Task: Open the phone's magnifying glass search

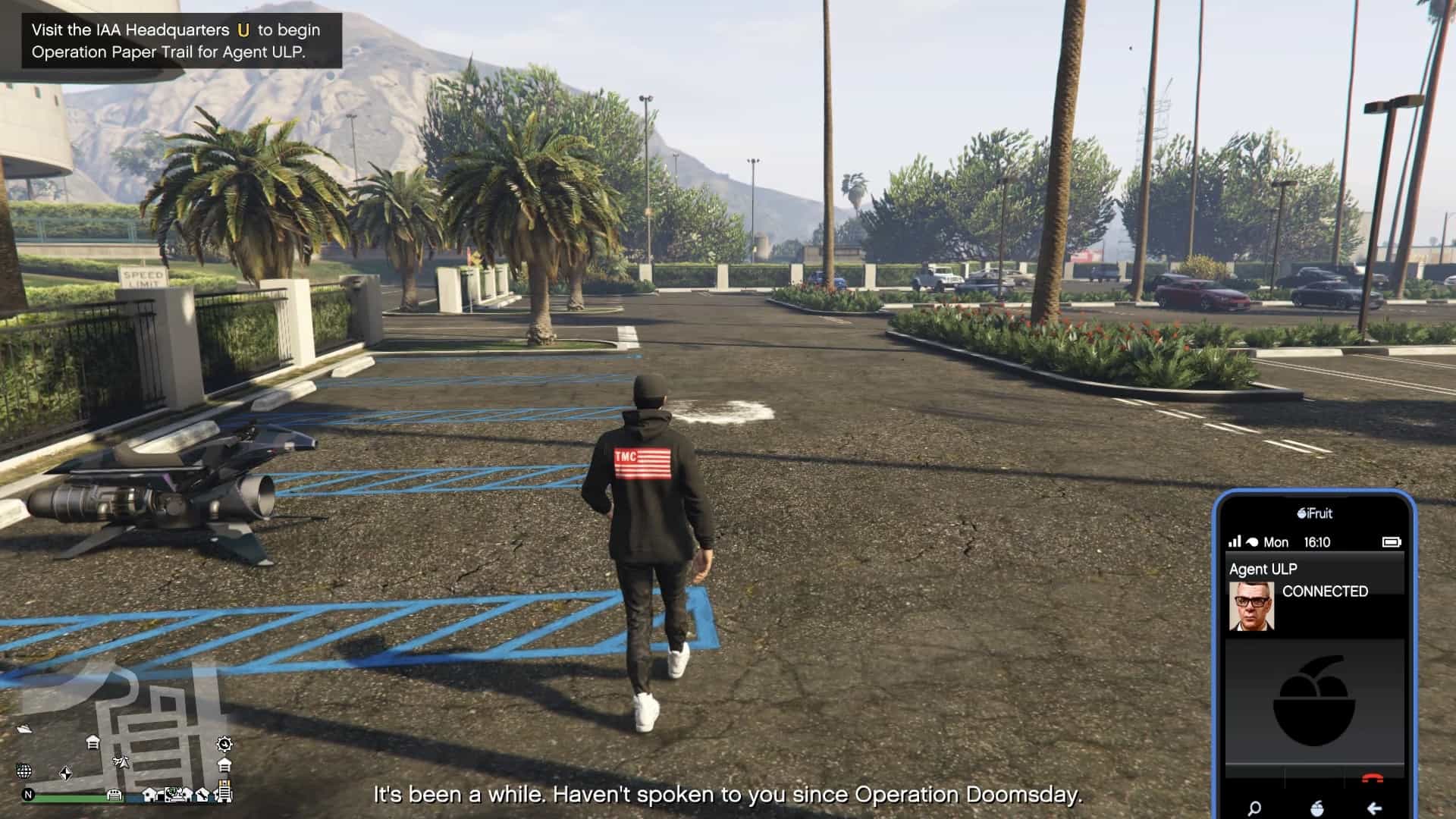Action: point(1254,808)
